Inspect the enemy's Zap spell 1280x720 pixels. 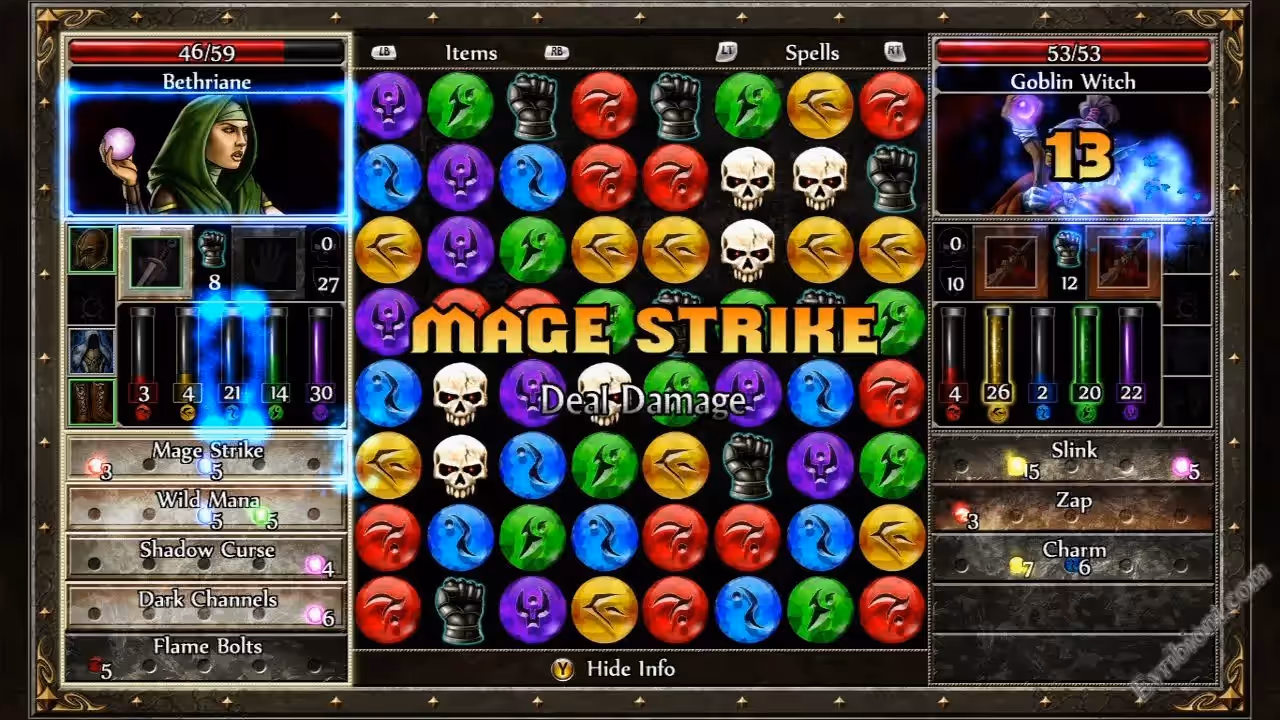[x=1073, y=508]
